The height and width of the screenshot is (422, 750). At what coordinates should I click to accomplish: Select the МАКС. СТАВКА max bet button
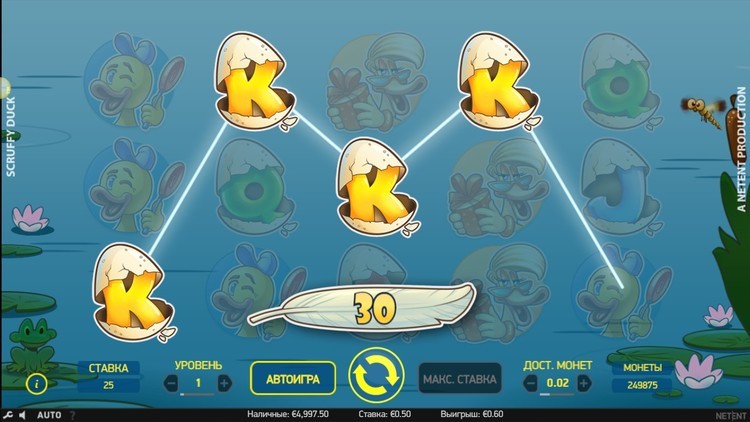[x=459, y=380]
